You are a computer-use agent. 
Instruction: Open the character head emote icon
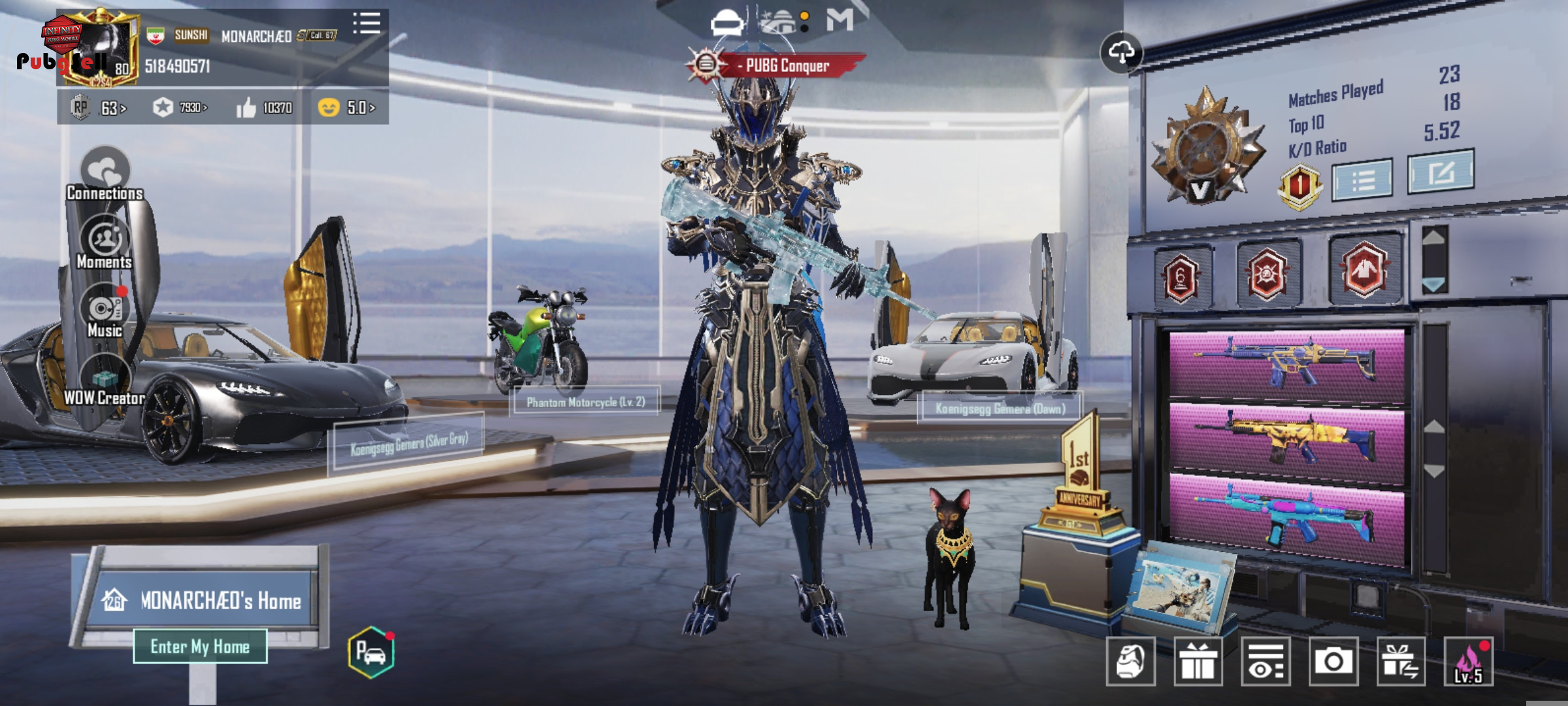tap(1130, 662)
